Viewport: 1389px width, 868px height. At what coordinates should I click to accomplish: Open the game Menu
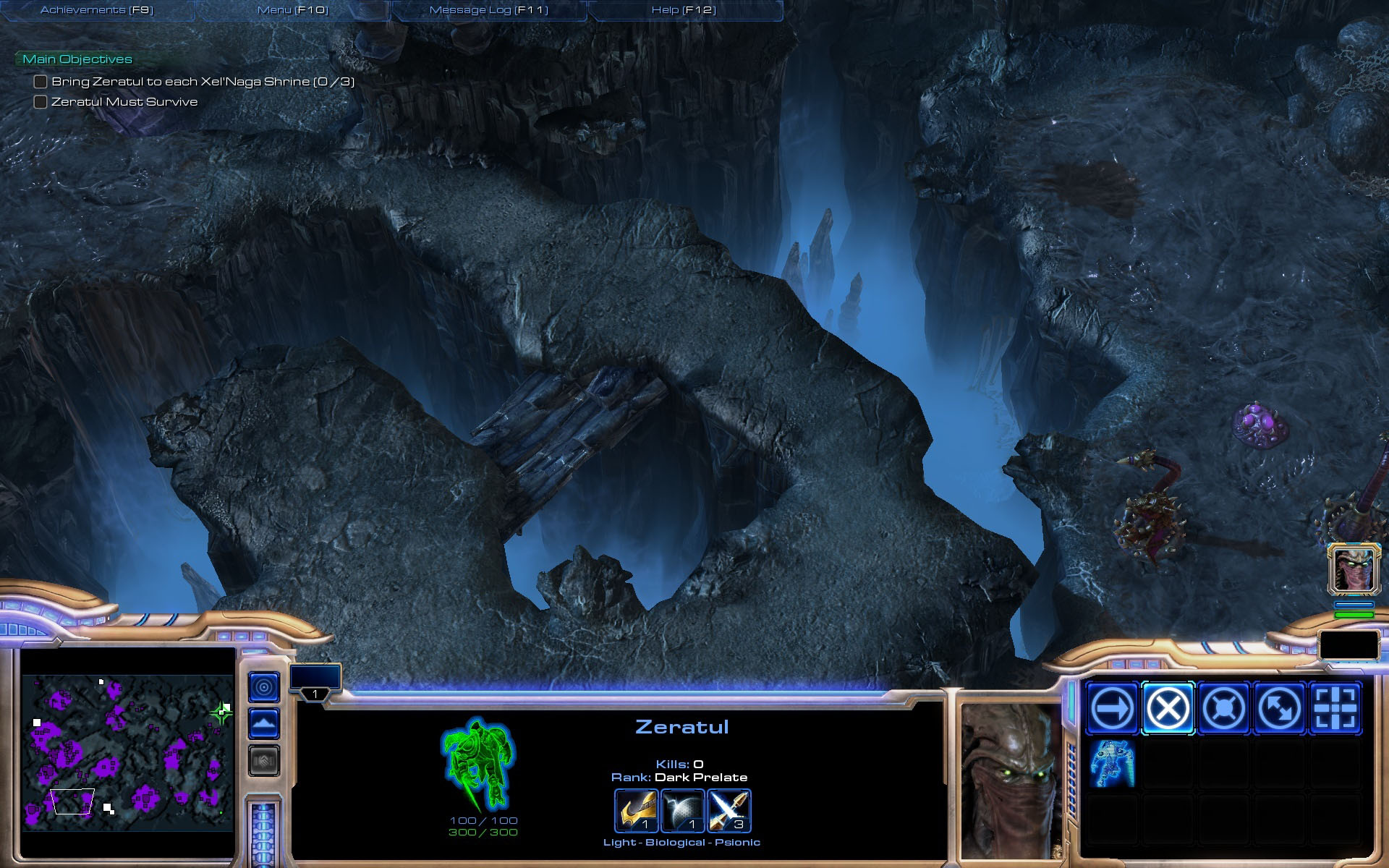[x=293, y=10]
